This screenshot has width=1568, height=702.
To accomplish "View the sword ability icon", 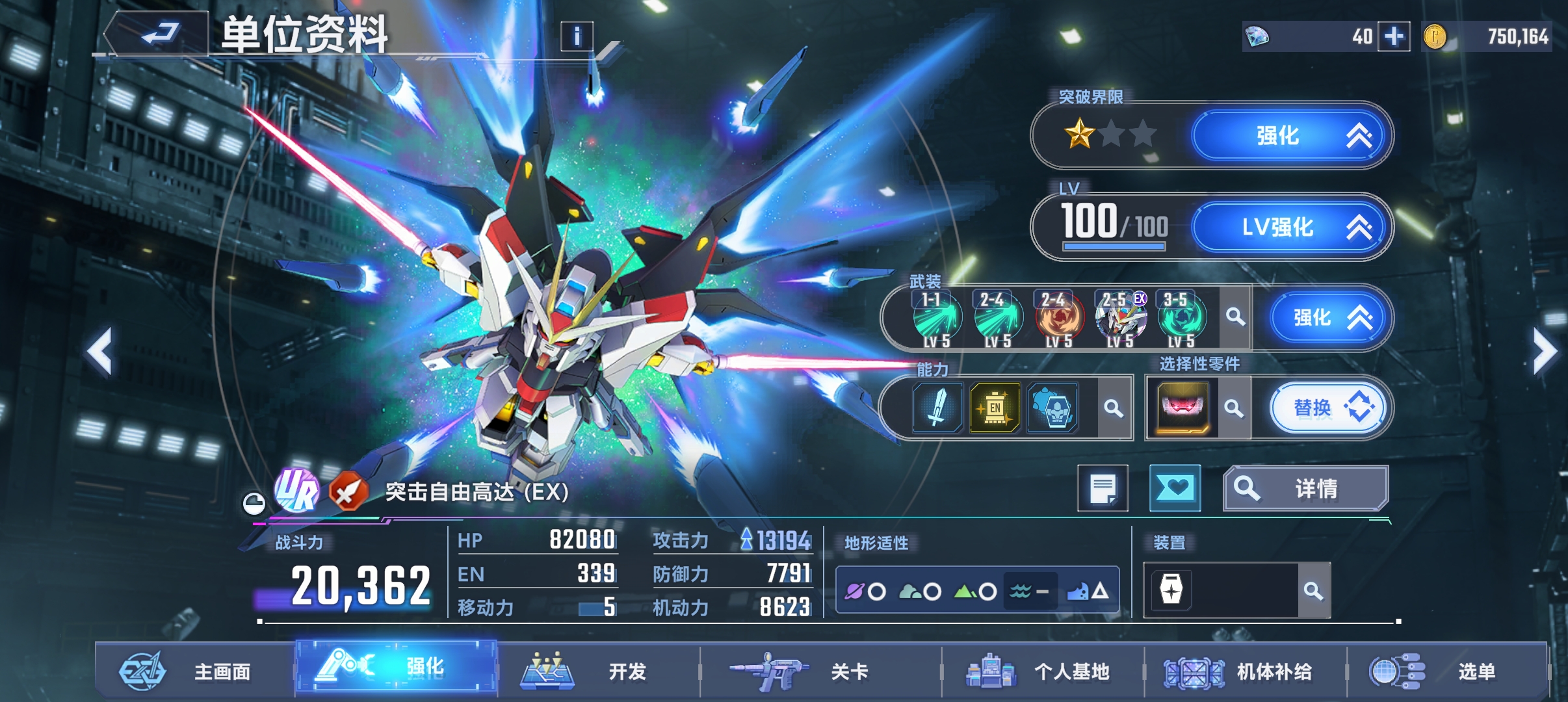I will 937,408.
